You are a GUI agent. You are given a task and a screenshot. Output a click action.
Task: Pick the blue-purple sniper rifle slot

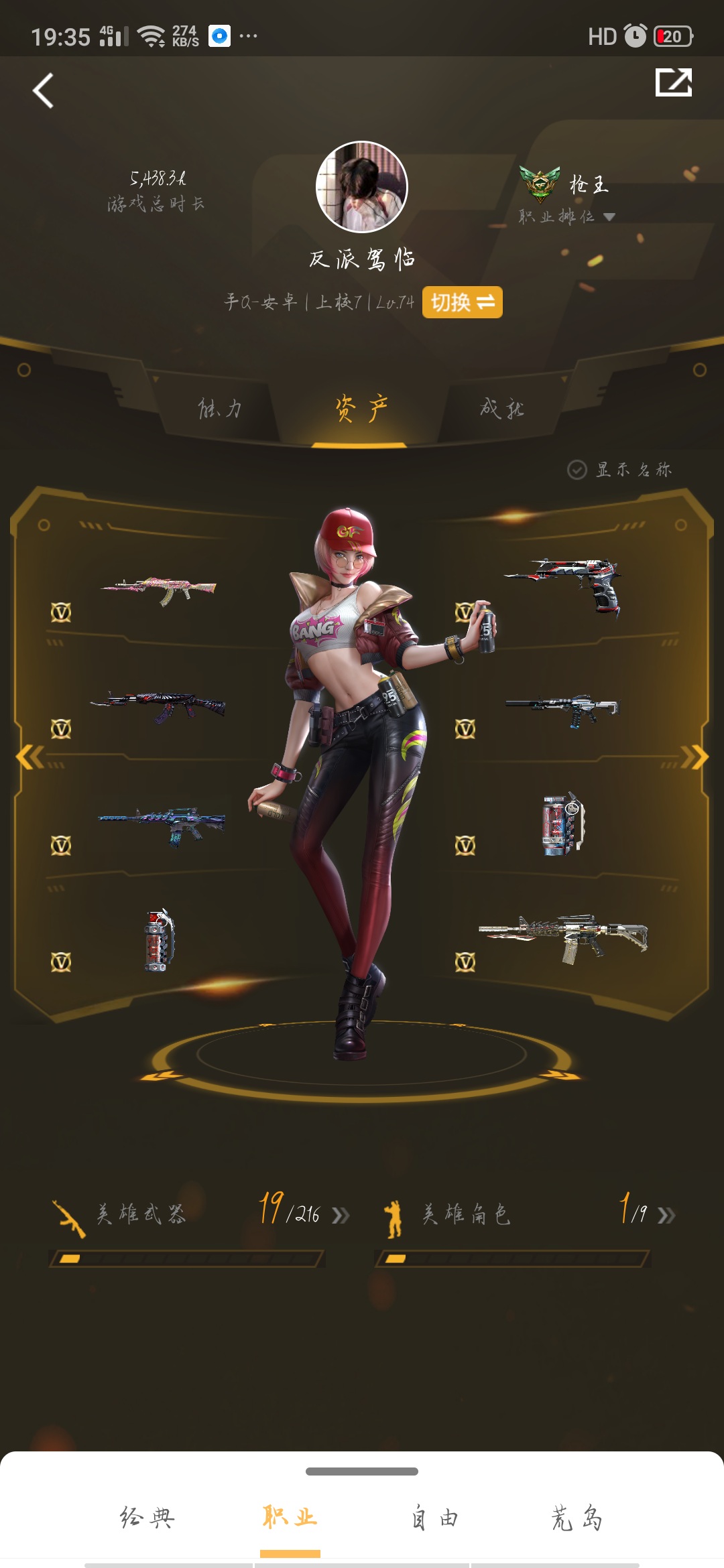[x=162, y=824]
